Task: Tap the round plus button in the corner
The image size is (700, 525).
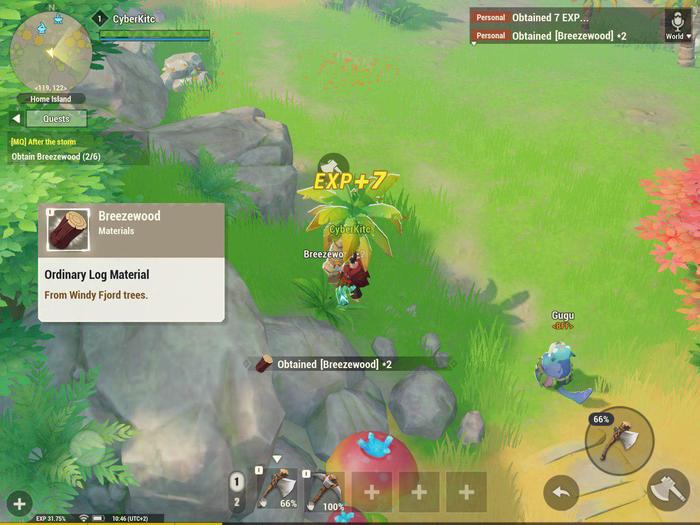Action: (19, 504)
